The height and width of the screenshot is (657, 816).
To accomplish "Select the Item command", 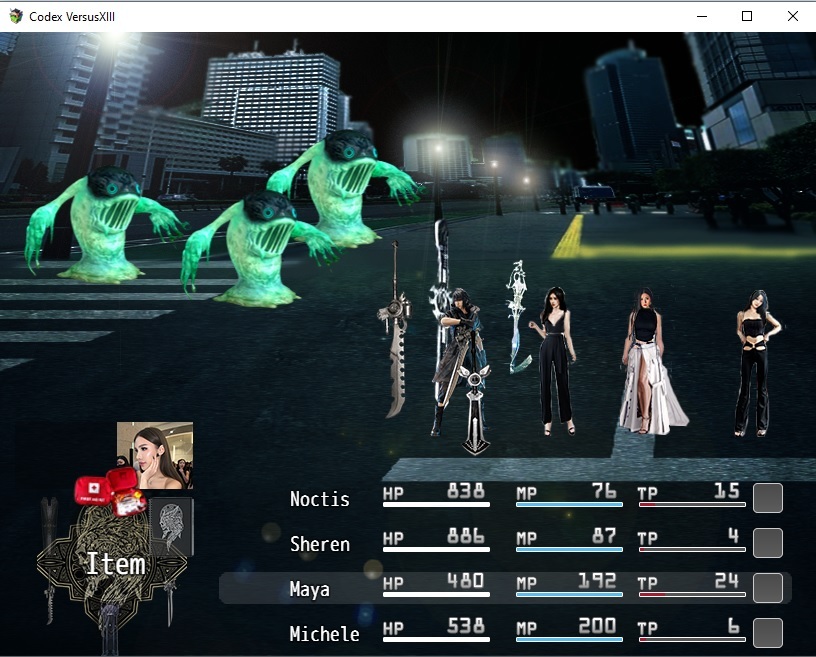I will [115, 564].
